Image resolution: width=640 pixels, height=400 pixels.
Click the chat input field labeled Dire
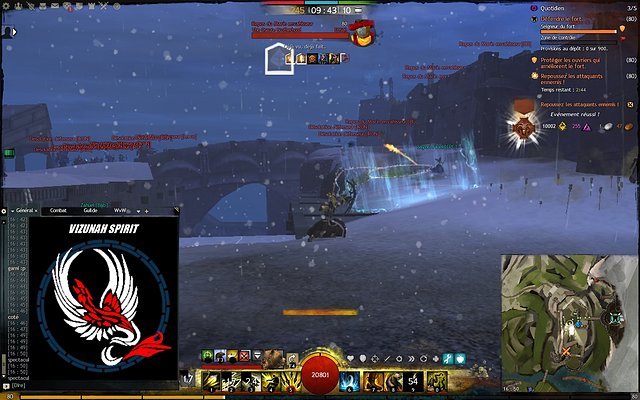(22, 384)
